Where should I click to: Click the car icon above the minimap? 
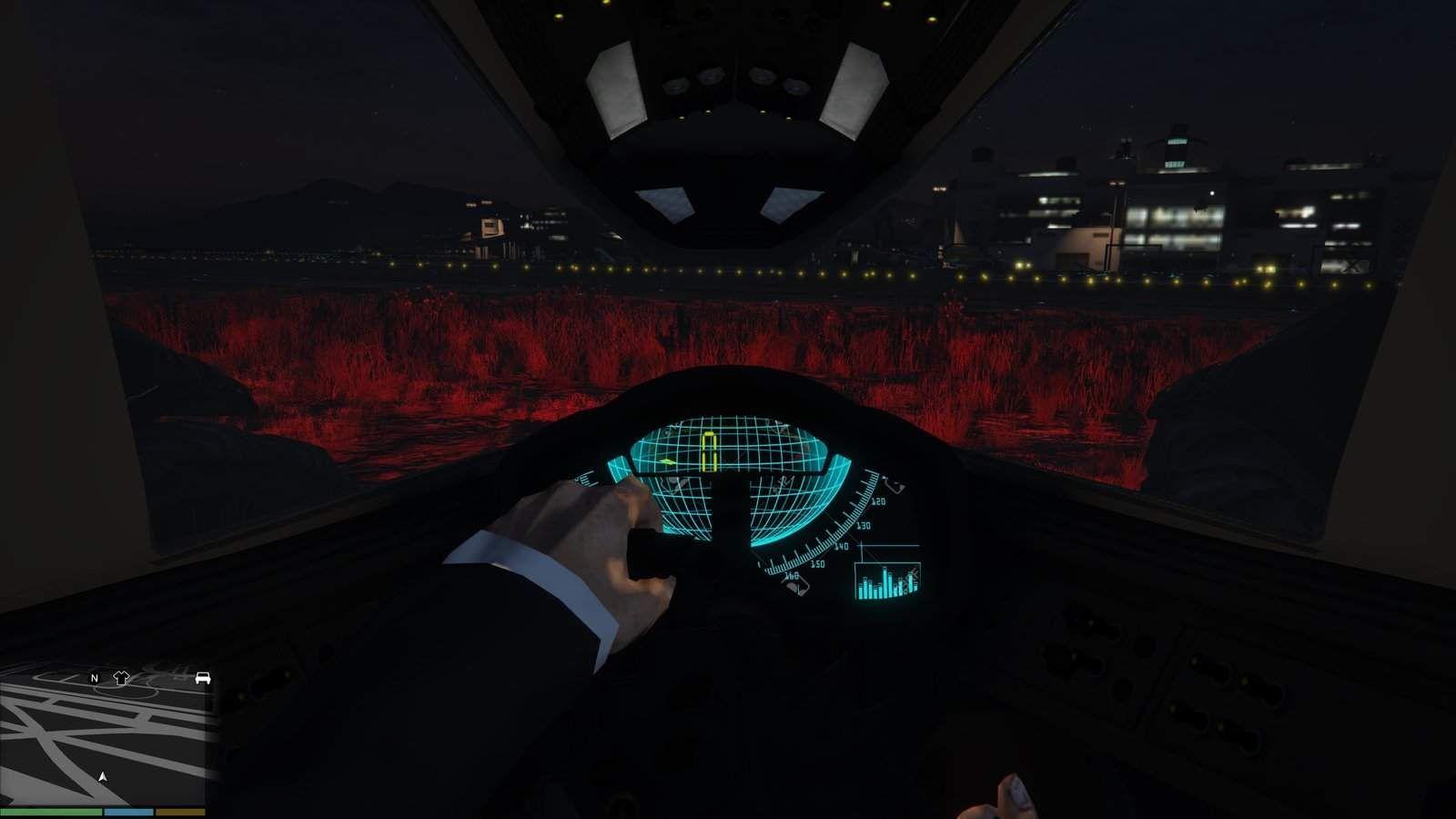point(203,678)
